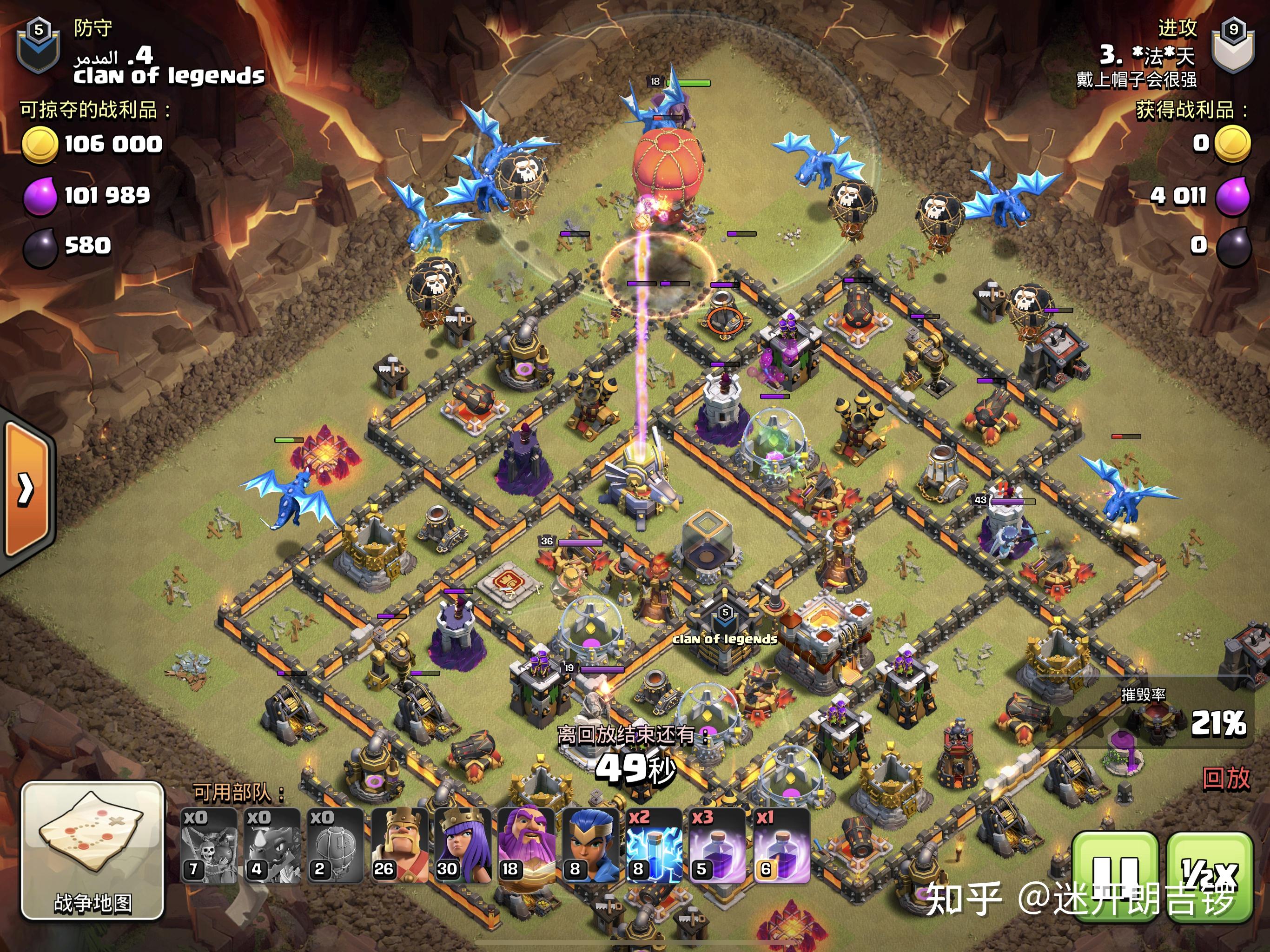1270x952 pixels.
Task: Expand the orange side arrow panel
Action: (x=26, y=489)
